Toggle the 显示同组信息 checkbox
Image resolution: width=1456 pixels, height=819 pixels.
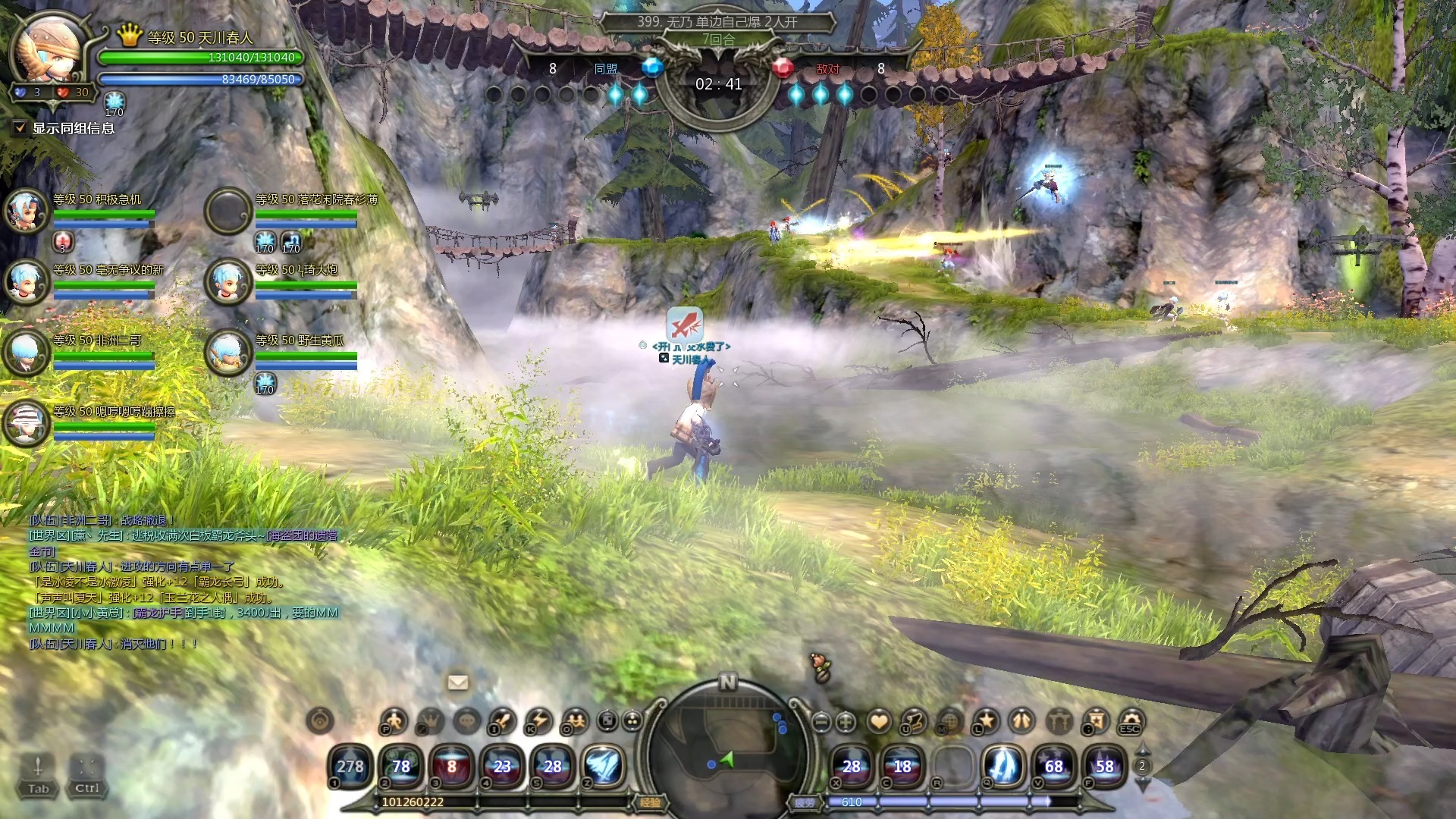20,128
